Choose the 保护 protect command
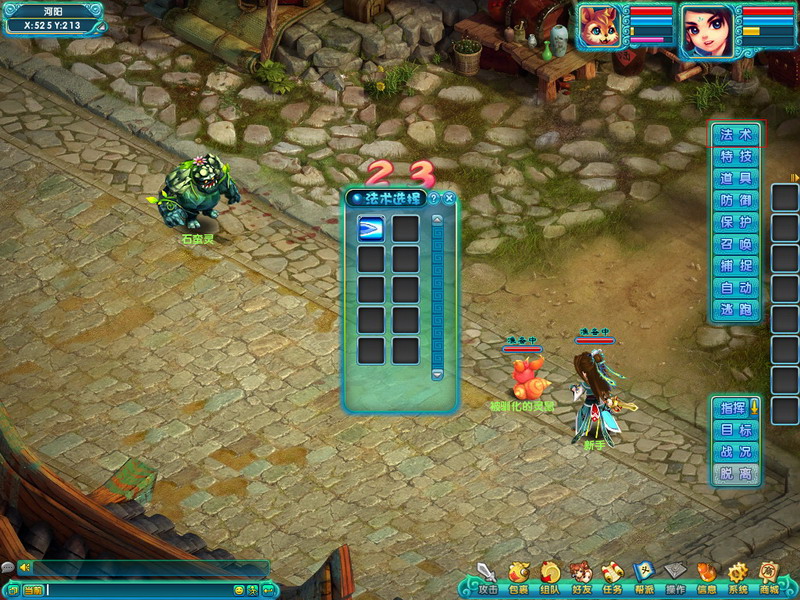Image resolution: width=800 pixels, height=600 pixels. (736, 222)
